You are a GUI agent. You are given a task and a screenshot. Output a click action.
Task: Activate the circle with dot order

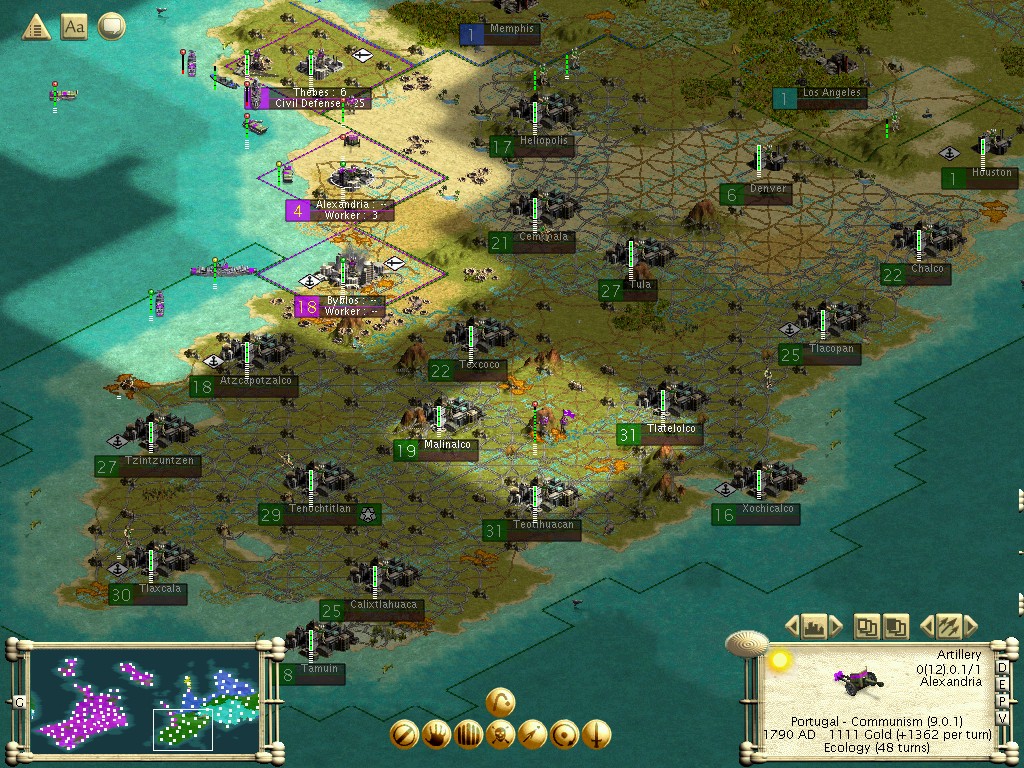tap(564, 735)
